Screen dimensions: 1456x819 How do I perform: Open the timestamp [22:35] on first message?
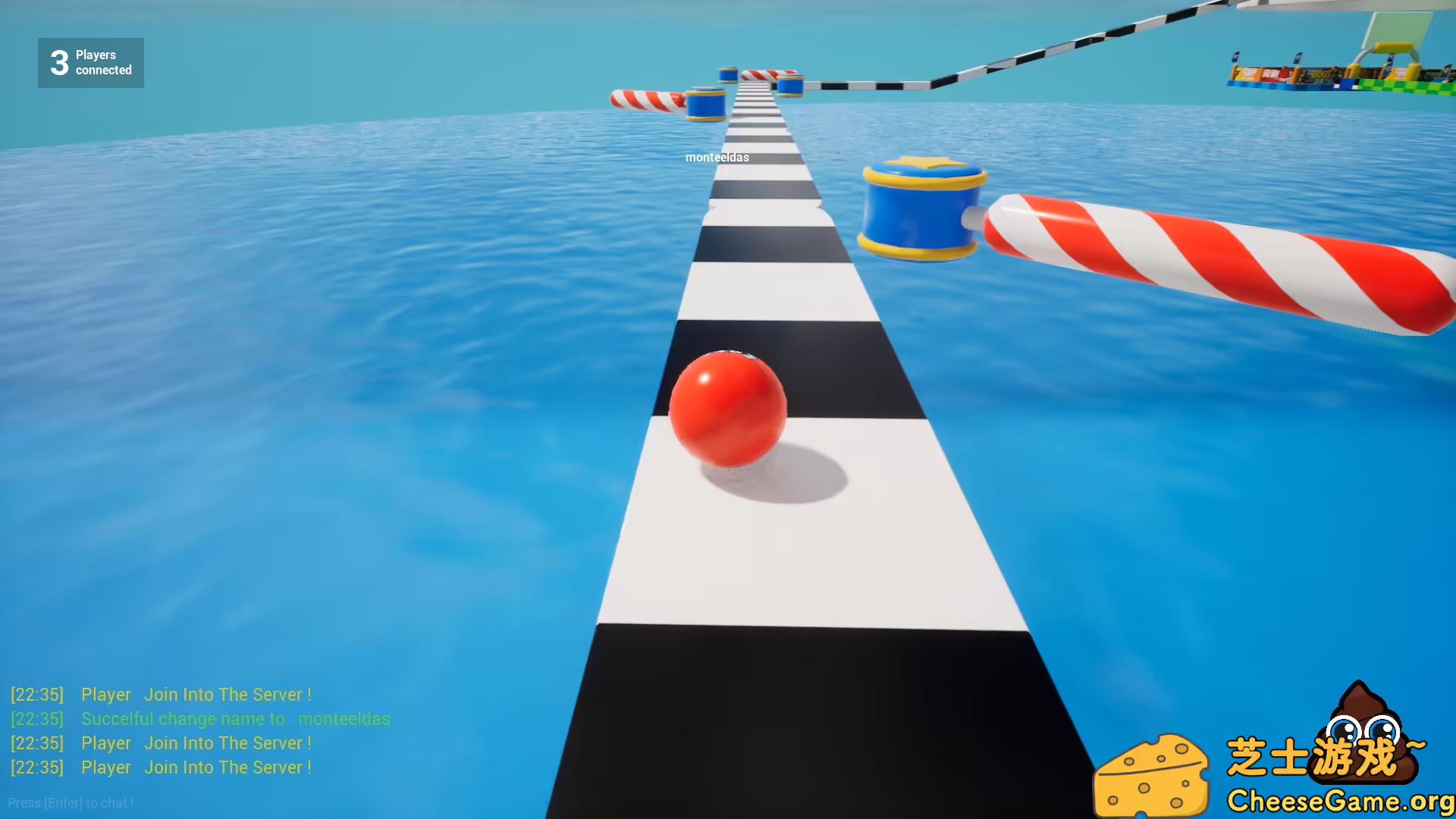coord(36,694)
